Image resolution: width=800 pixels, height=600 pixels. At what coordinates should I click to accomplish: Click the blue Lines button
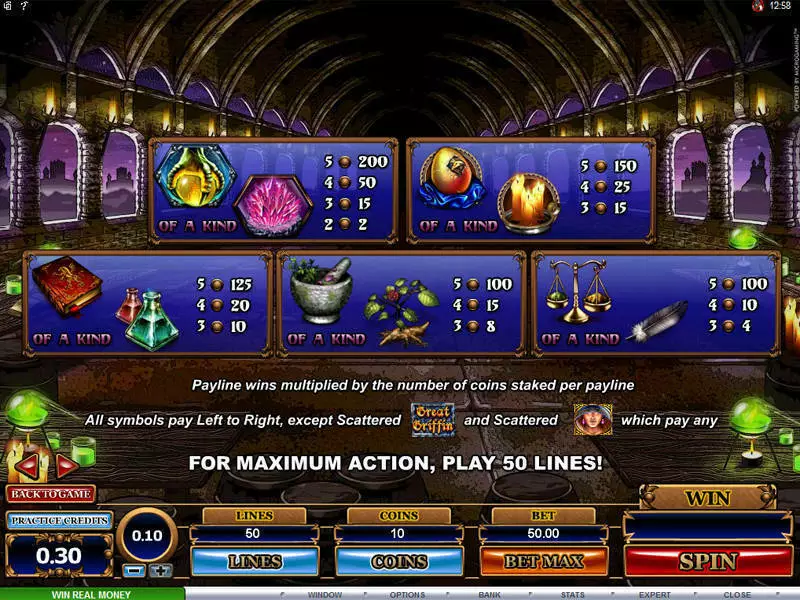(x=255, y=561)
